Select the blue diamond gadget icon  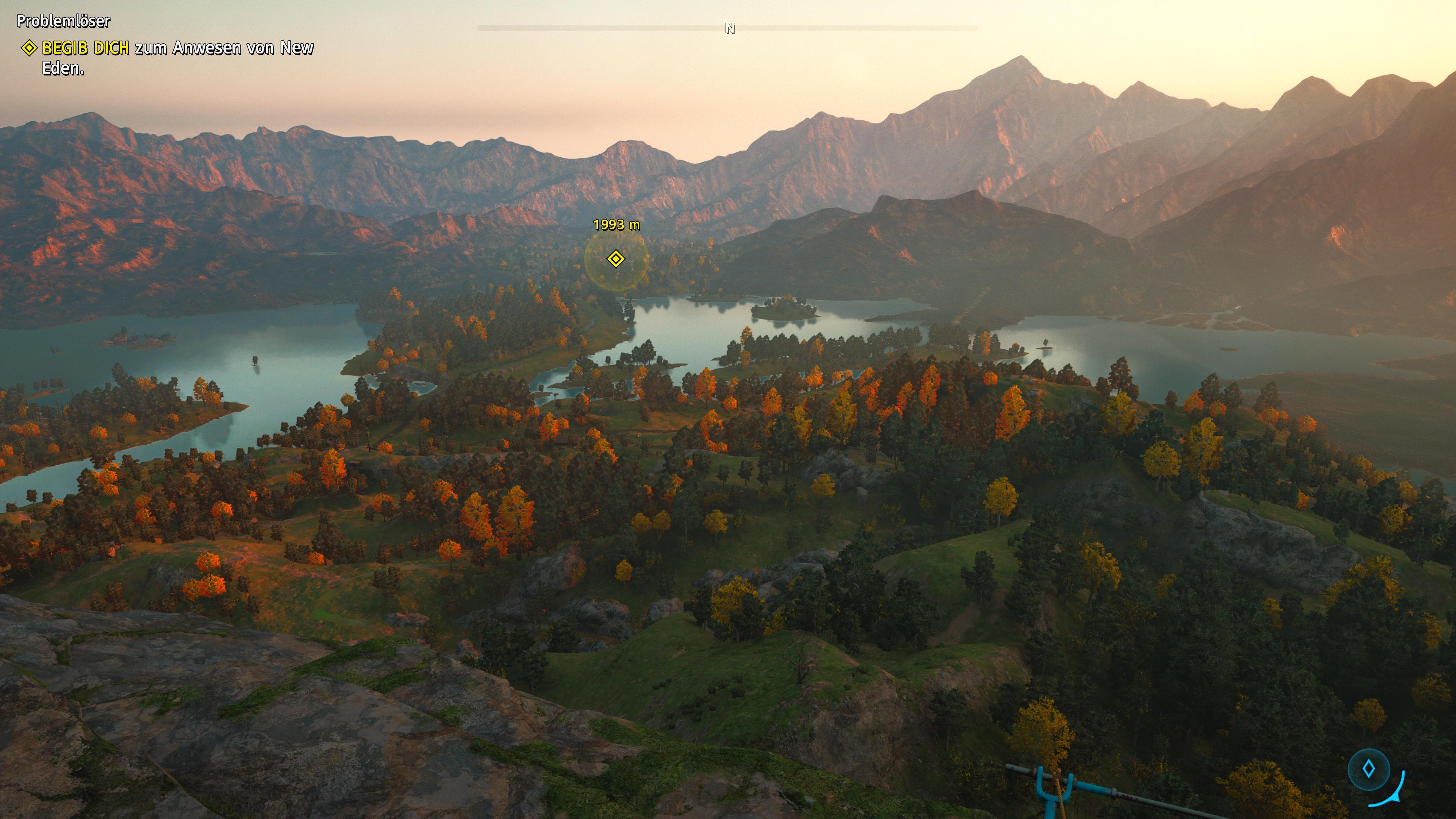1368,769
